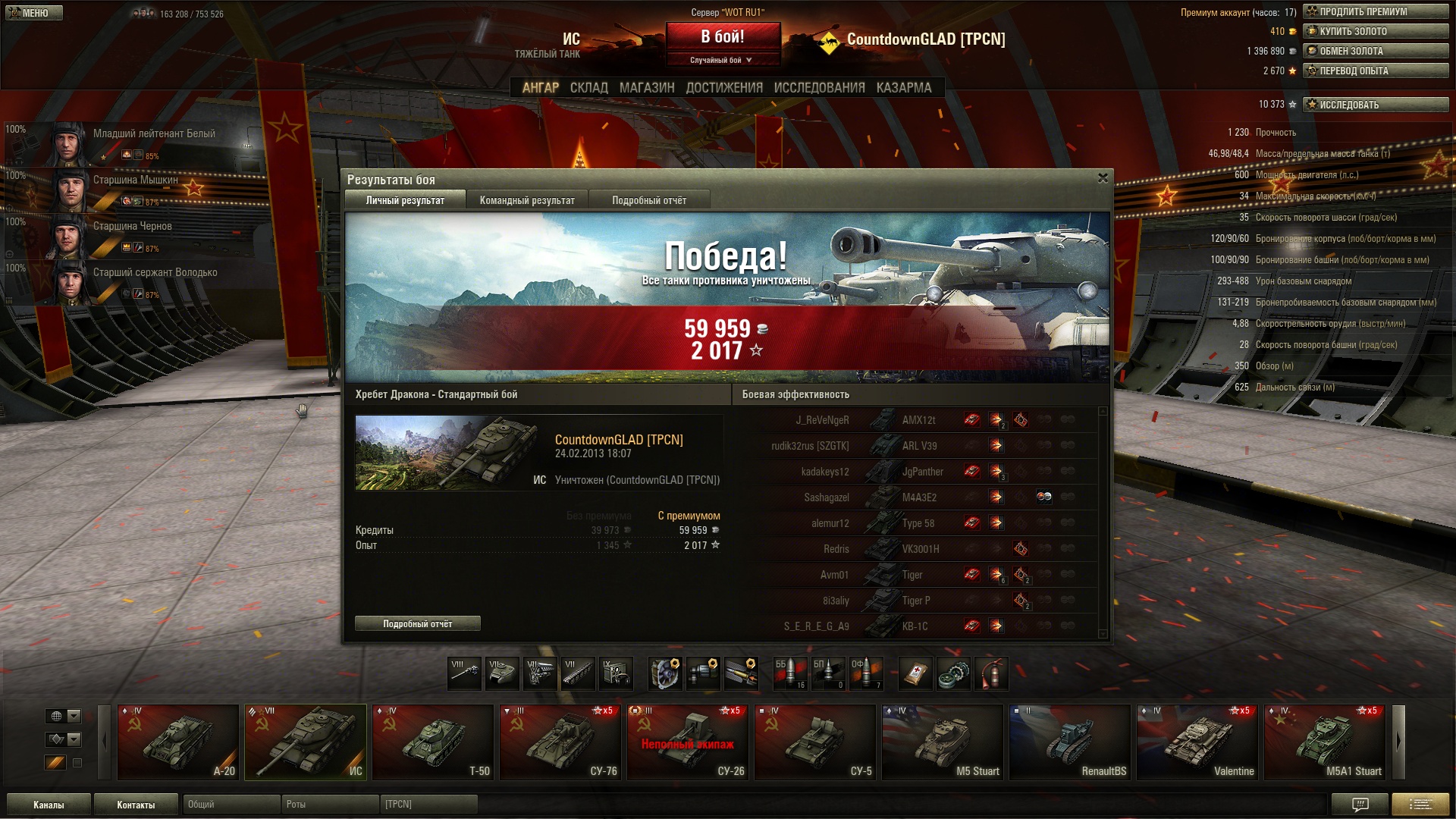This screenshot has width=1456, height=819.
Task: Open the МЕНЮ button
Action: tap(34, 13)
